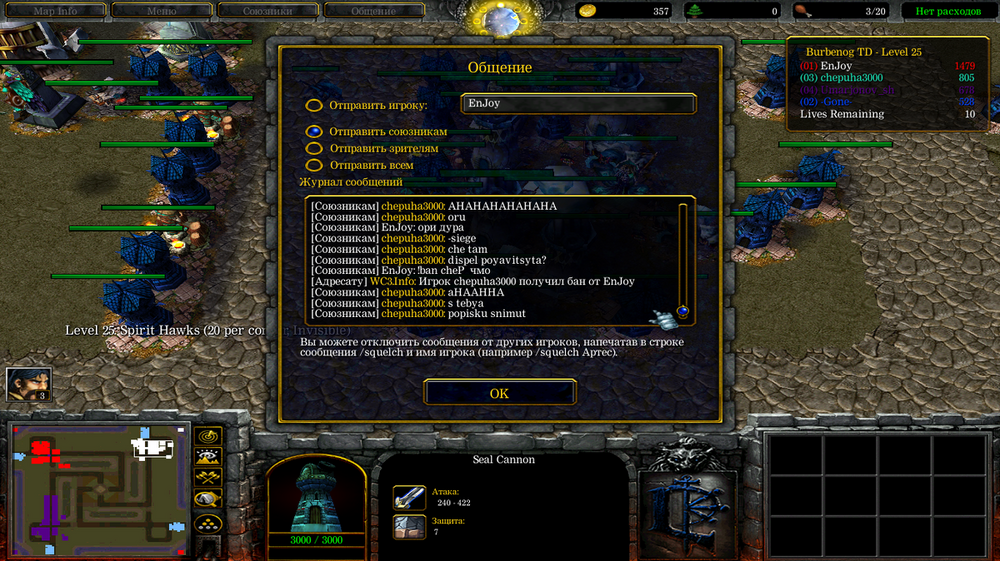Click the message log scrollbar knob

[683, 311]
